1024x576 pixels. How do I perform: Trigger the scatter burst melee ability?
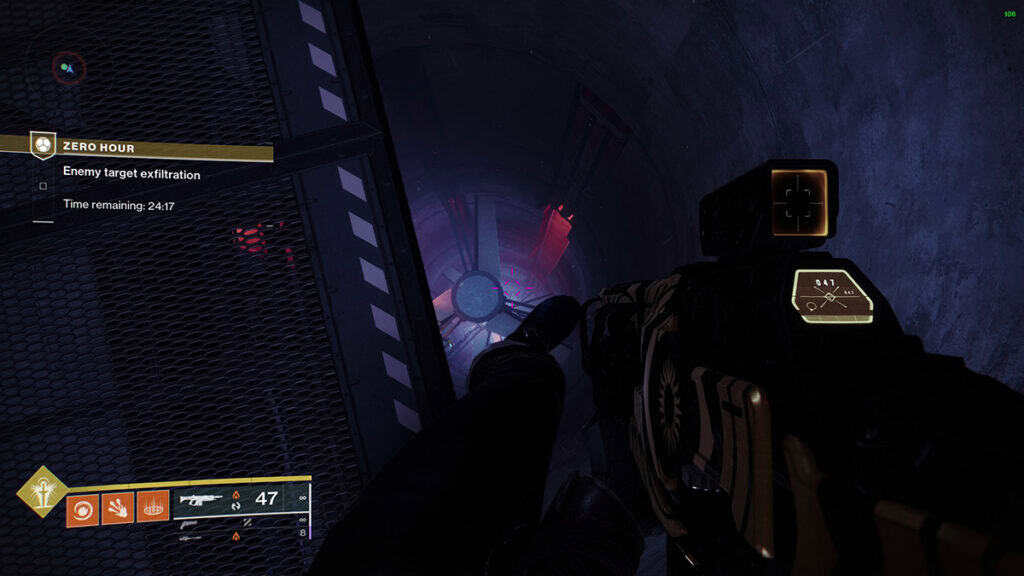click(117, 509)
